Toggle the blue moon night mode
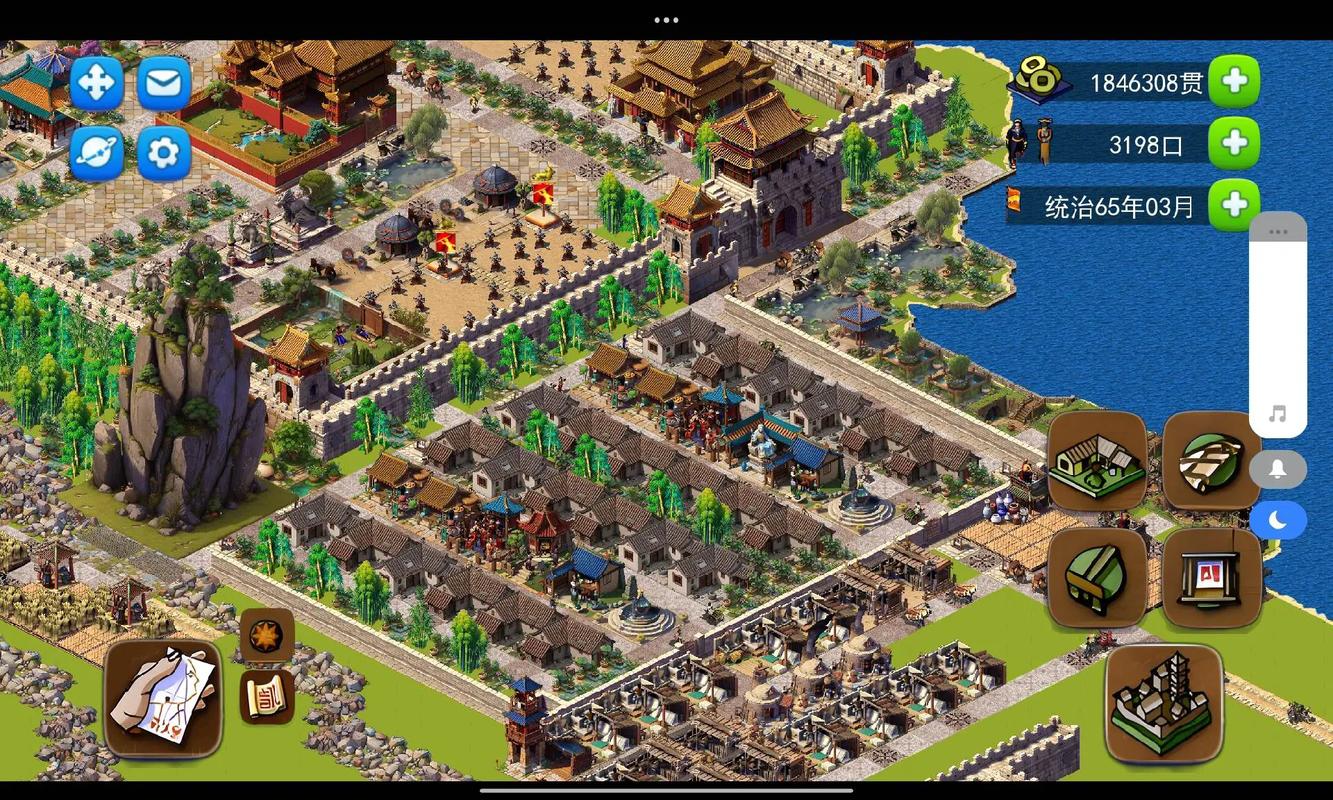Image resolution: width=1333 pixels, height=800 pixels. 1278,520
